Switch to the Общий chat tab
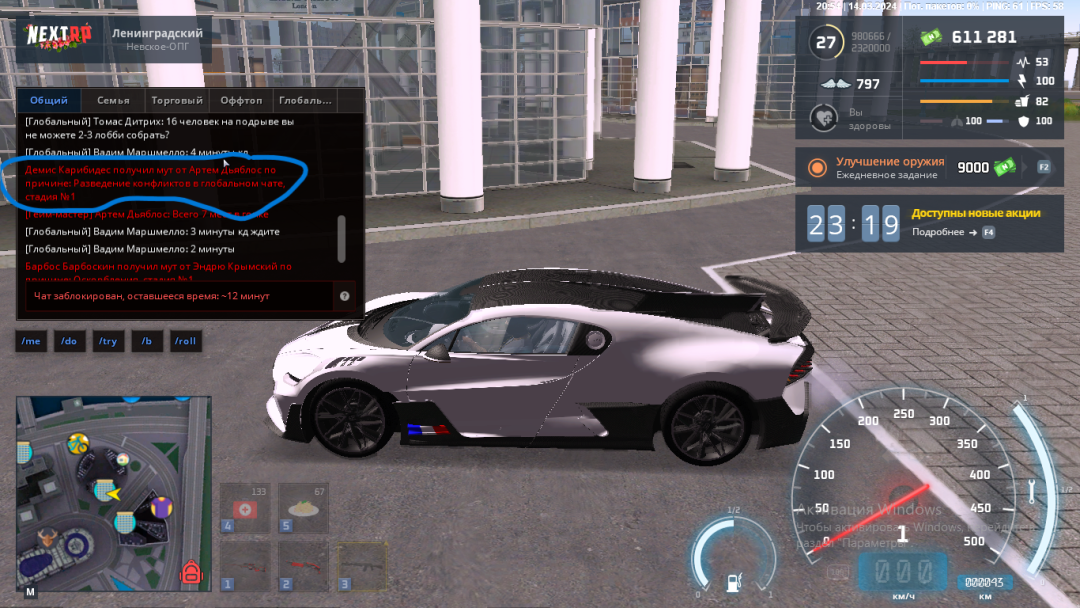This screenshot has height=608, width=1080. click(x=49, y=100)
